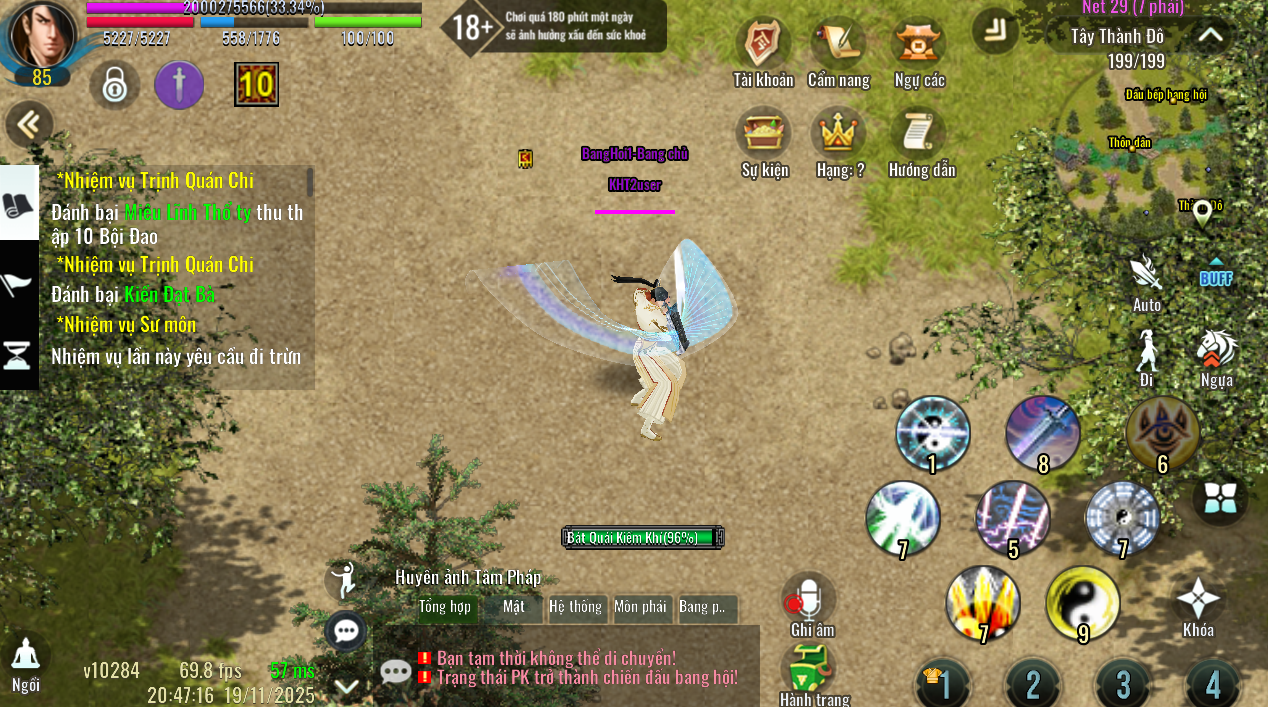Activate the yin-yang skill numbered 9
The width and height of the screenshot is (1268, 707).
(x=1082, y=603)
